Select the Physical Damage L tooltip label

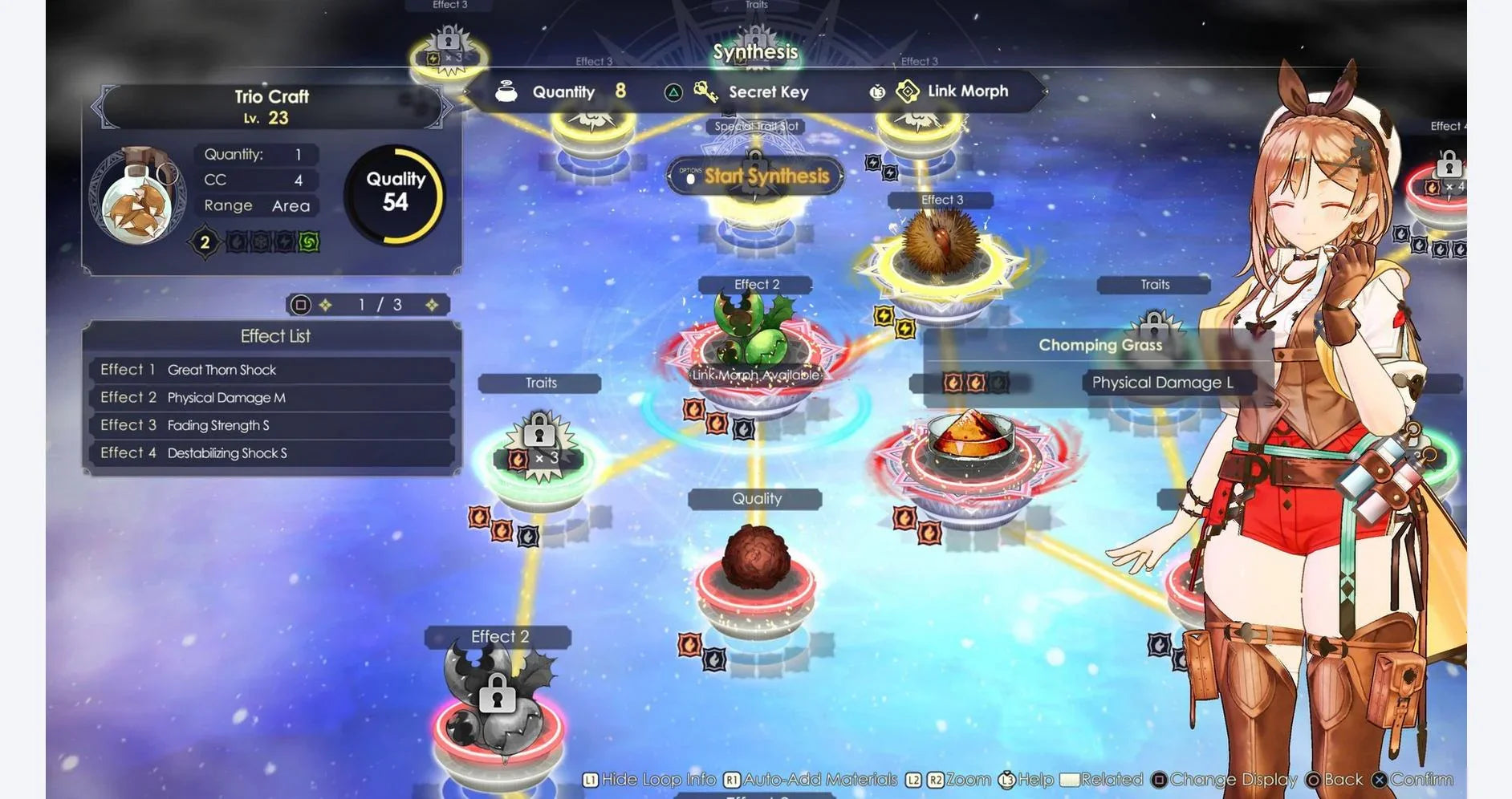[x=1162, y=383]
